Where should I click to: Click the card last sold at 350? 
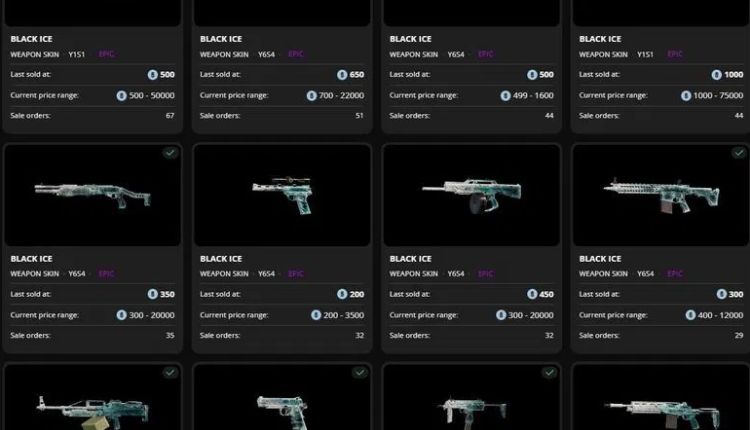[92, 294]
